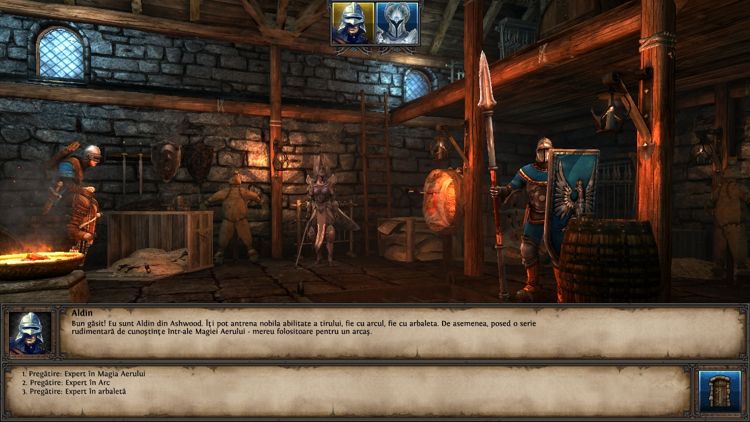Select the blue-background silver knight portrait
Image resolution: width=750 pixels, height=422 pixels.
pos(397,23)
